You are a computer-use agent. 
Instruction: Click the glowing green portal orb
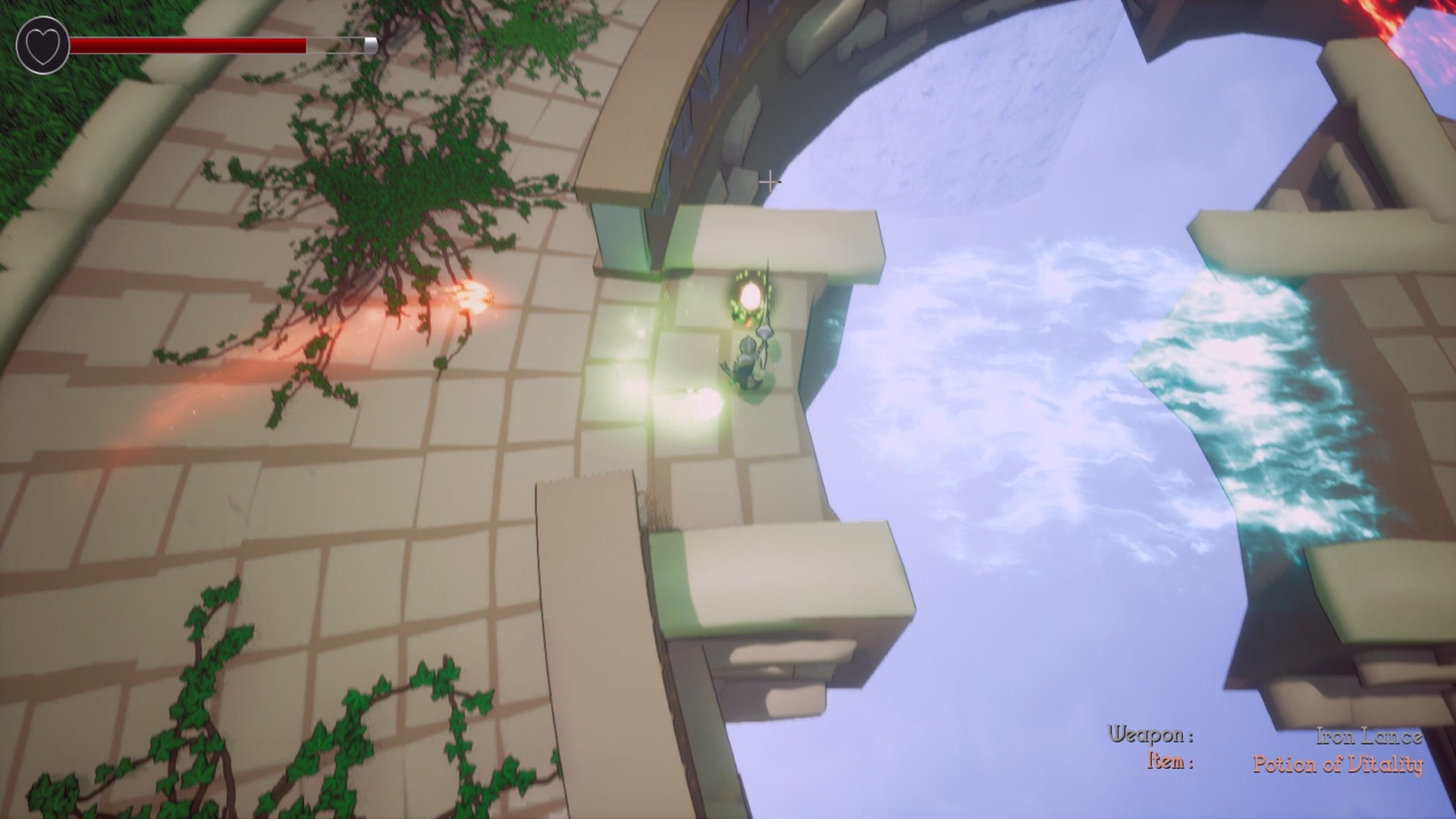pos(751,296)
